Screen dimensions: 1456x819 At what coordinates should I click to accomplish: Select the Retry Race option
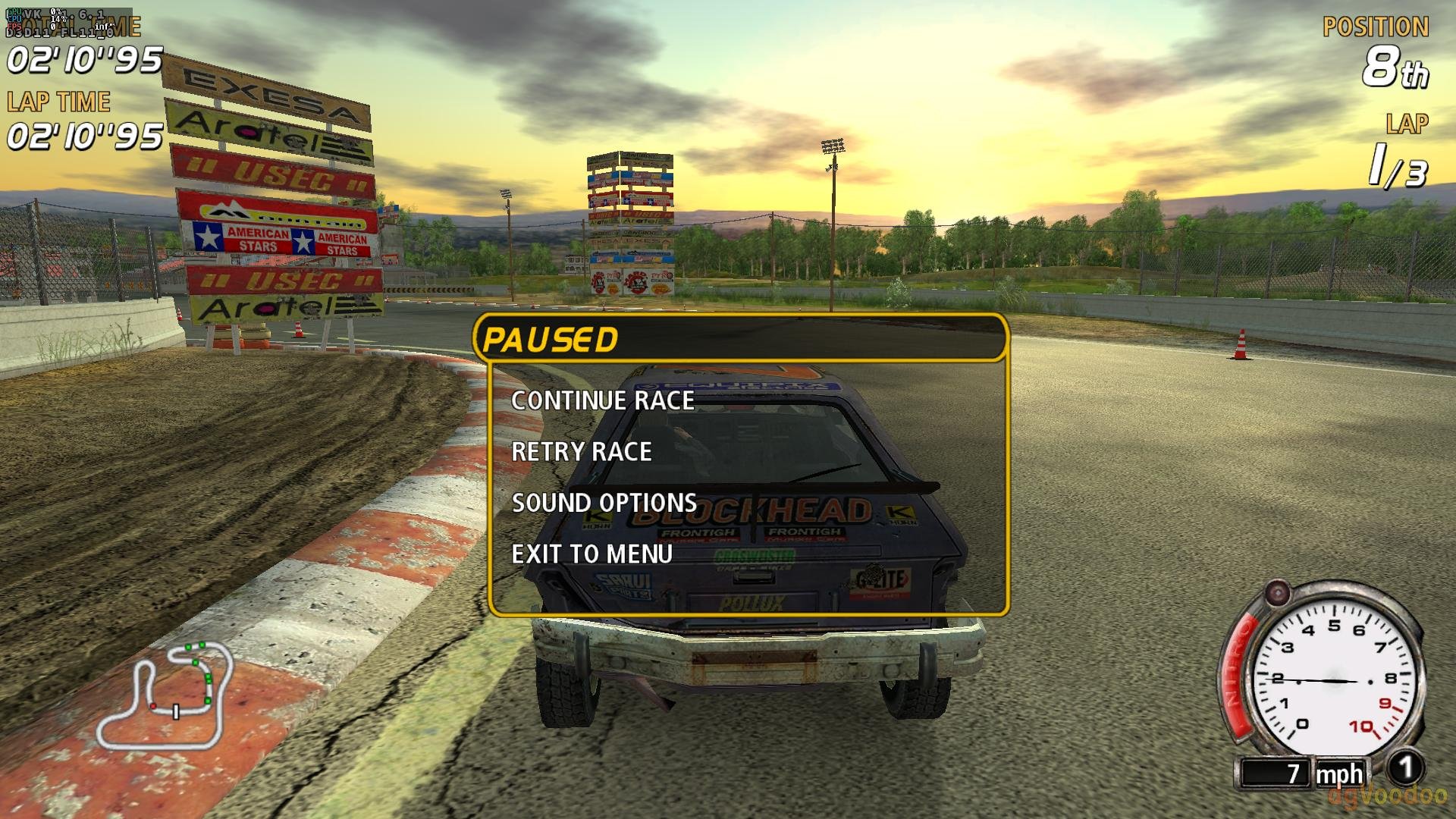(x=582, y=452)
